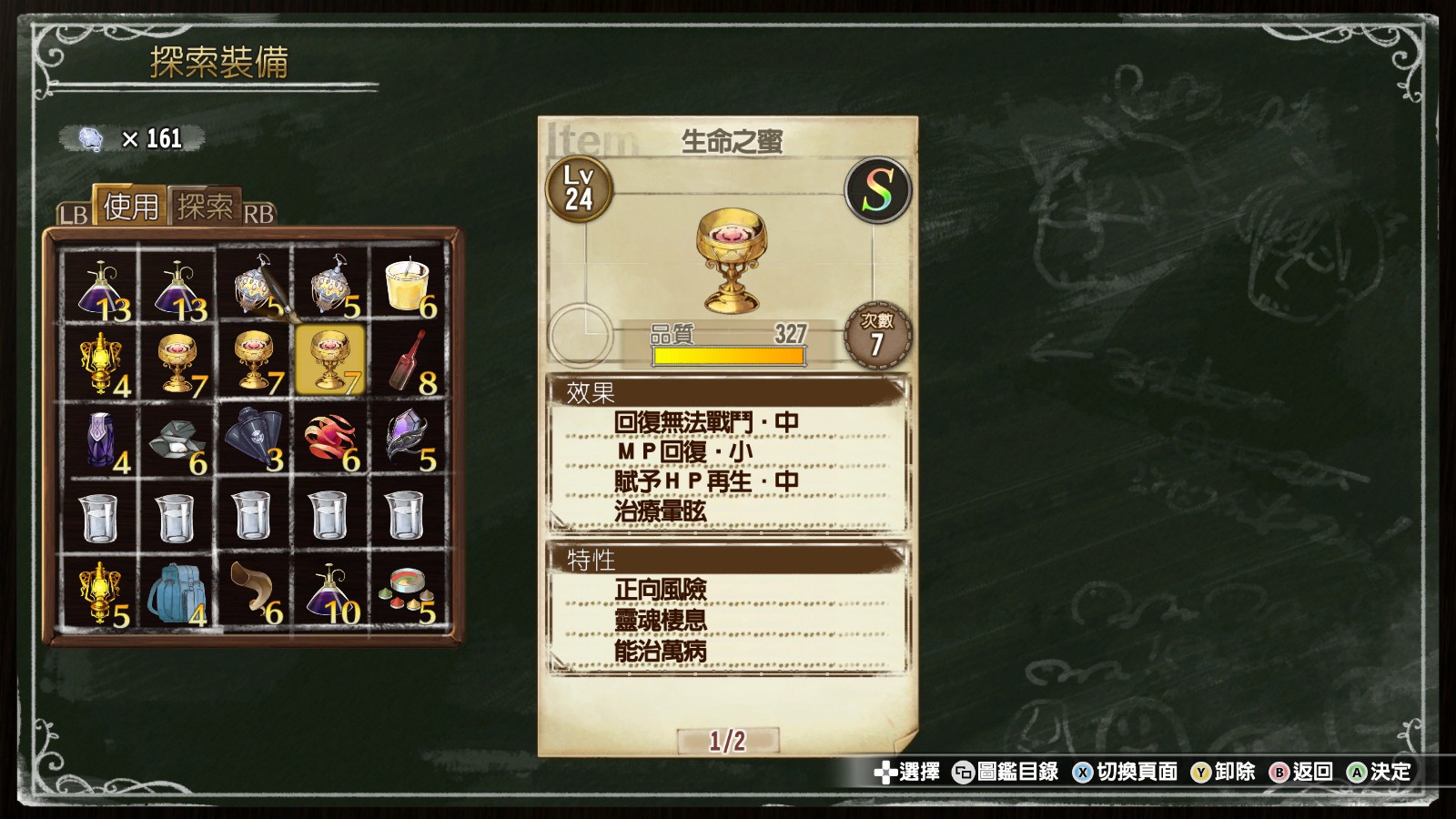The height and width of the screenshot is (819, 1456).
Task: Select the dark feather item with count 5
Action: [407, 437]
